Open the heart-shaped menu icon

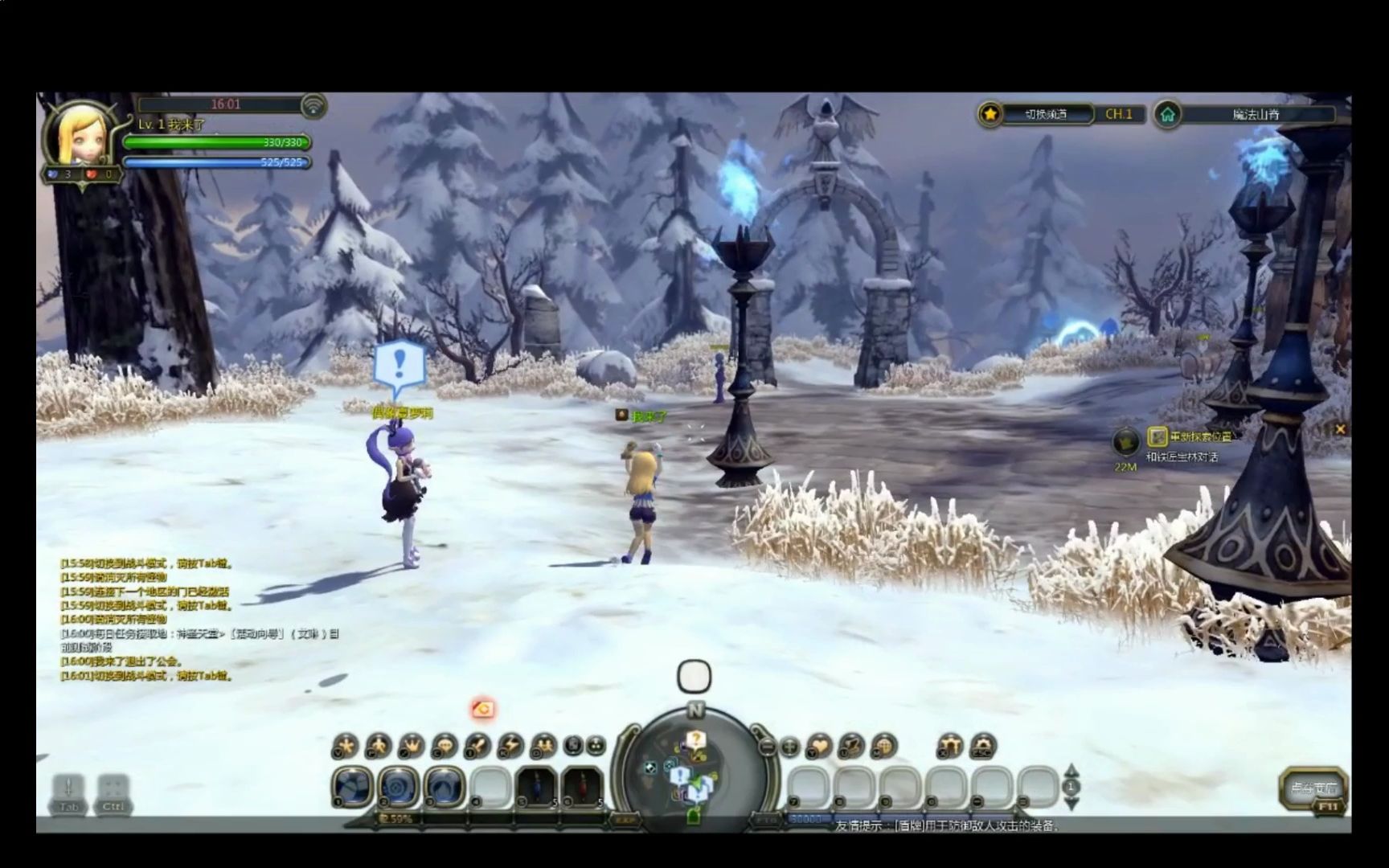[x=819, y=747]
